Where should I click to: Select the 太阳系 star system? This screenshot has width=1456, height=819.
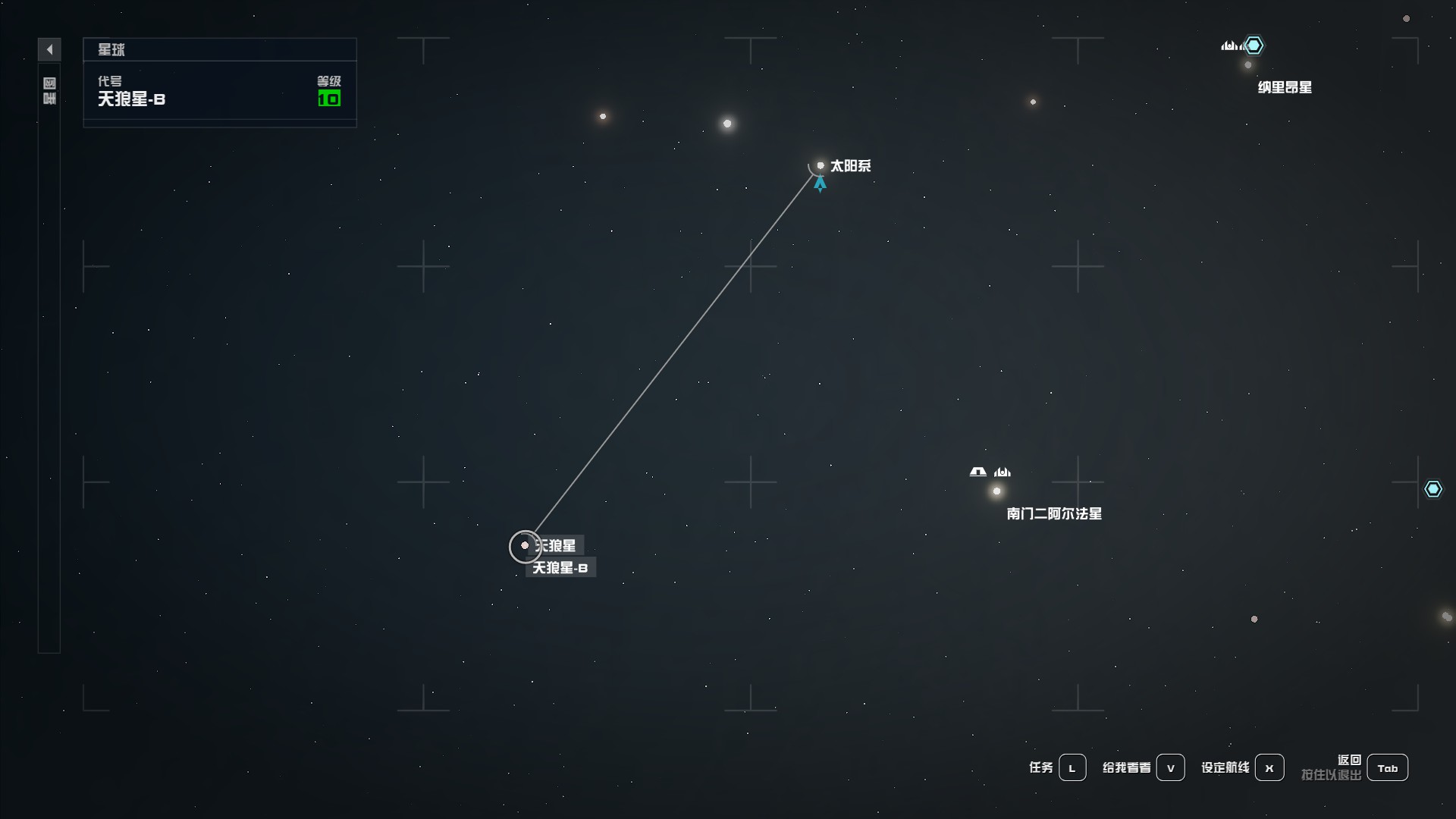click(x=821, y=165)
